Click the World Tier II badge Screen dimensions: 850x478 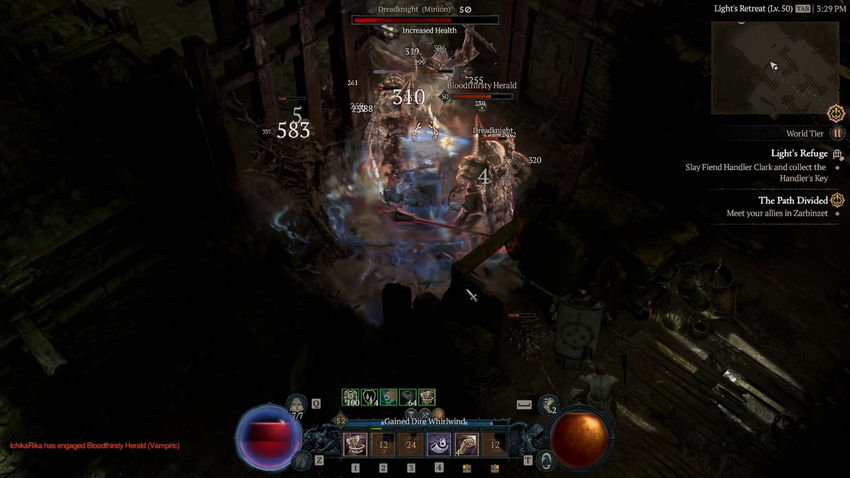click(x=837, y=132)
